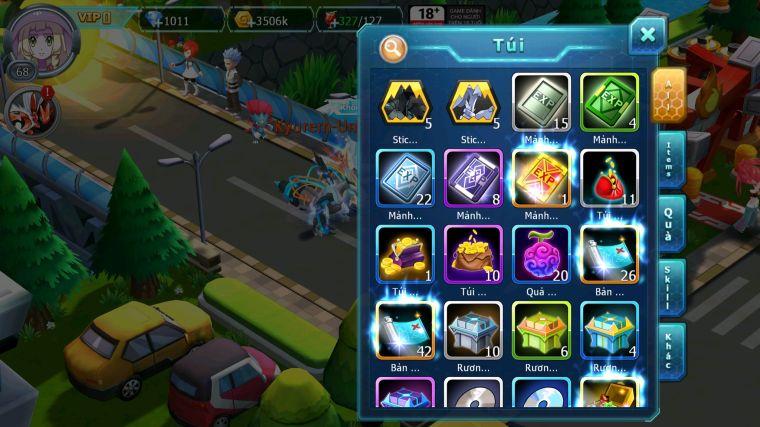Choose the red lucky pouch item
Screen dimensions: 760x427
tap(609, 178)
